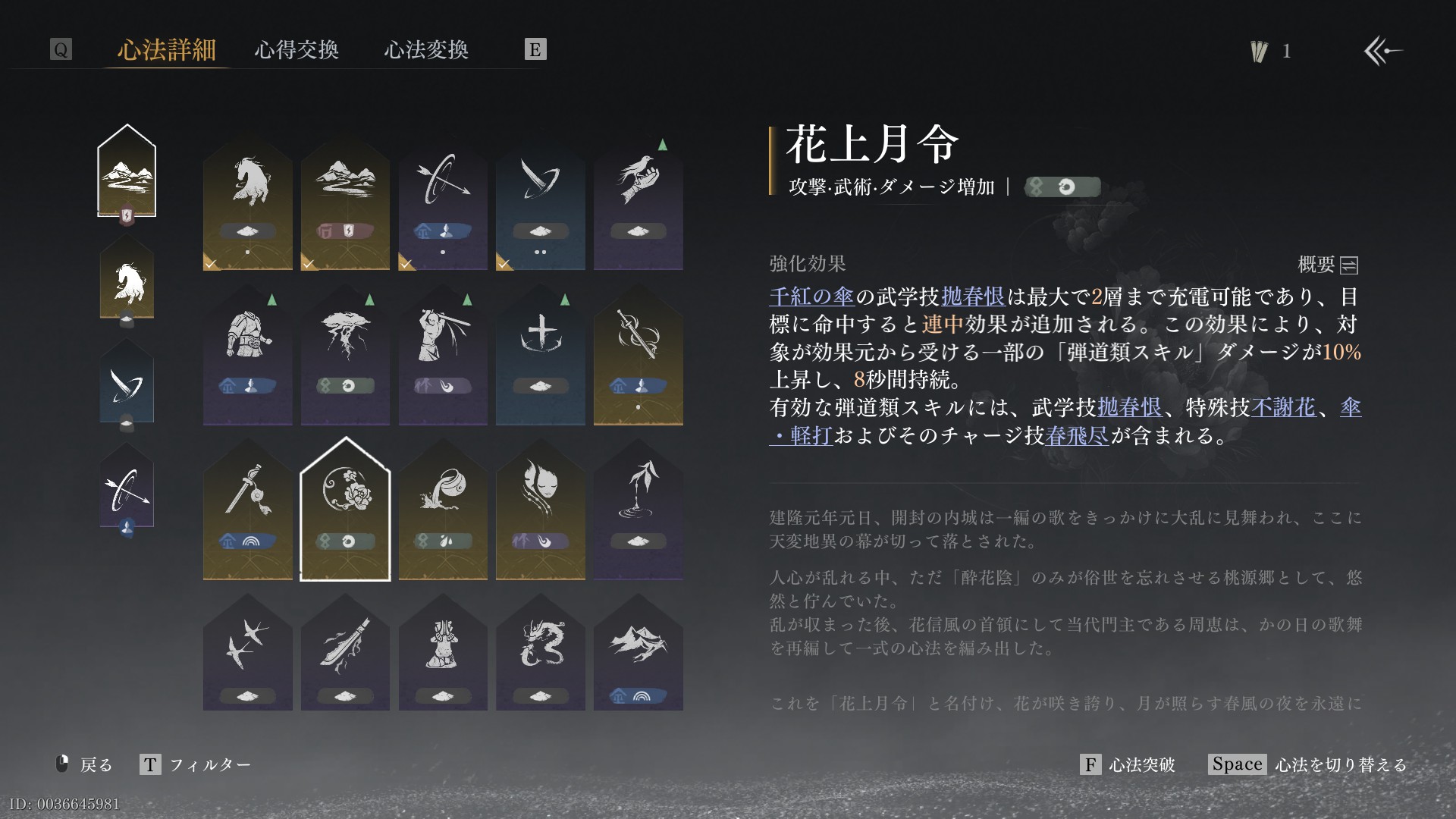Image resolution: width=1456 pixels, height=819 pixels.
Task: Select the equipped mountain art slot on left
Action: coord(127,171)
